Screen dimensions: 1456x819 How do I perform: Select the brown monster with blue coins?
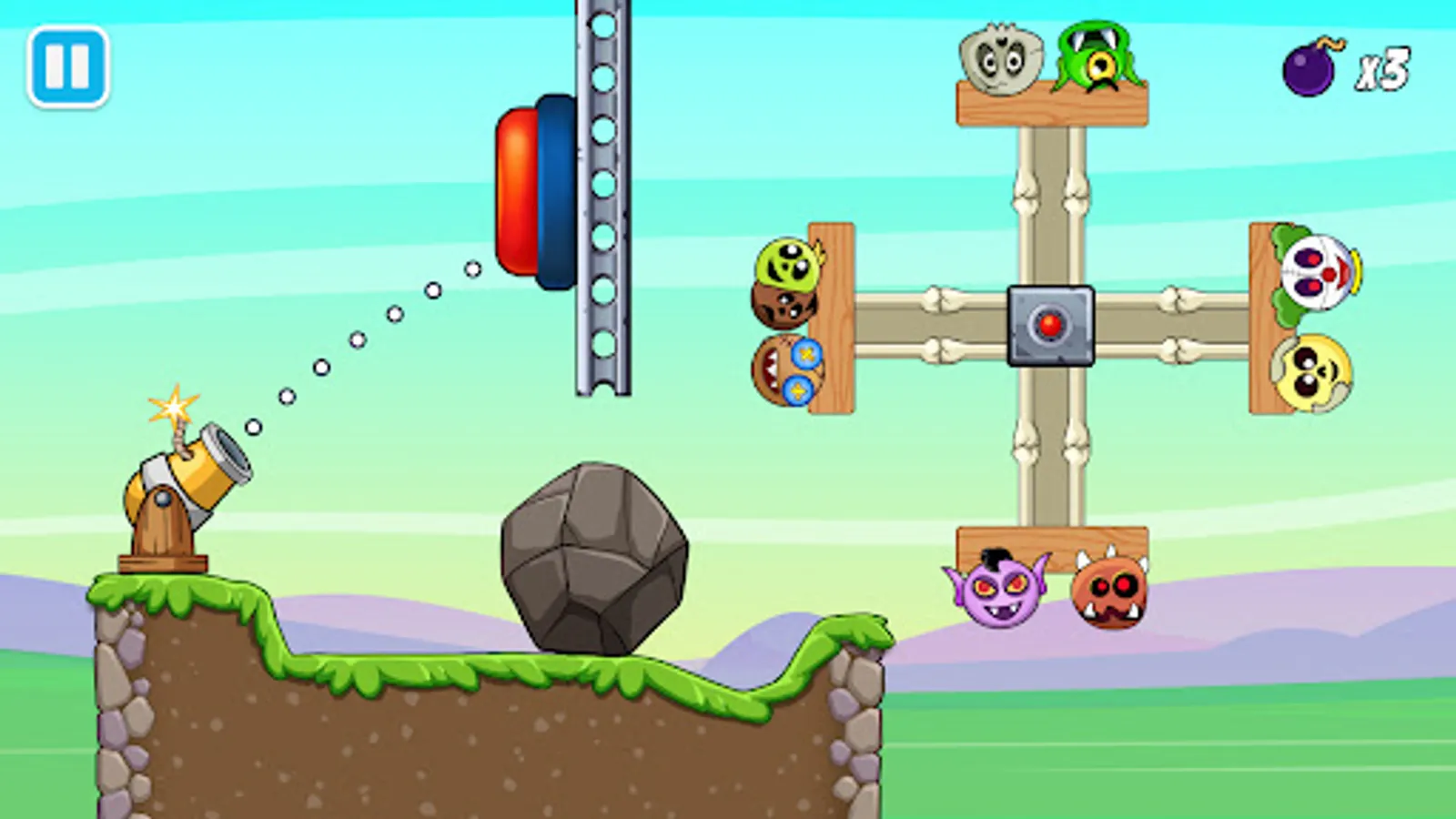coord(790,369)
